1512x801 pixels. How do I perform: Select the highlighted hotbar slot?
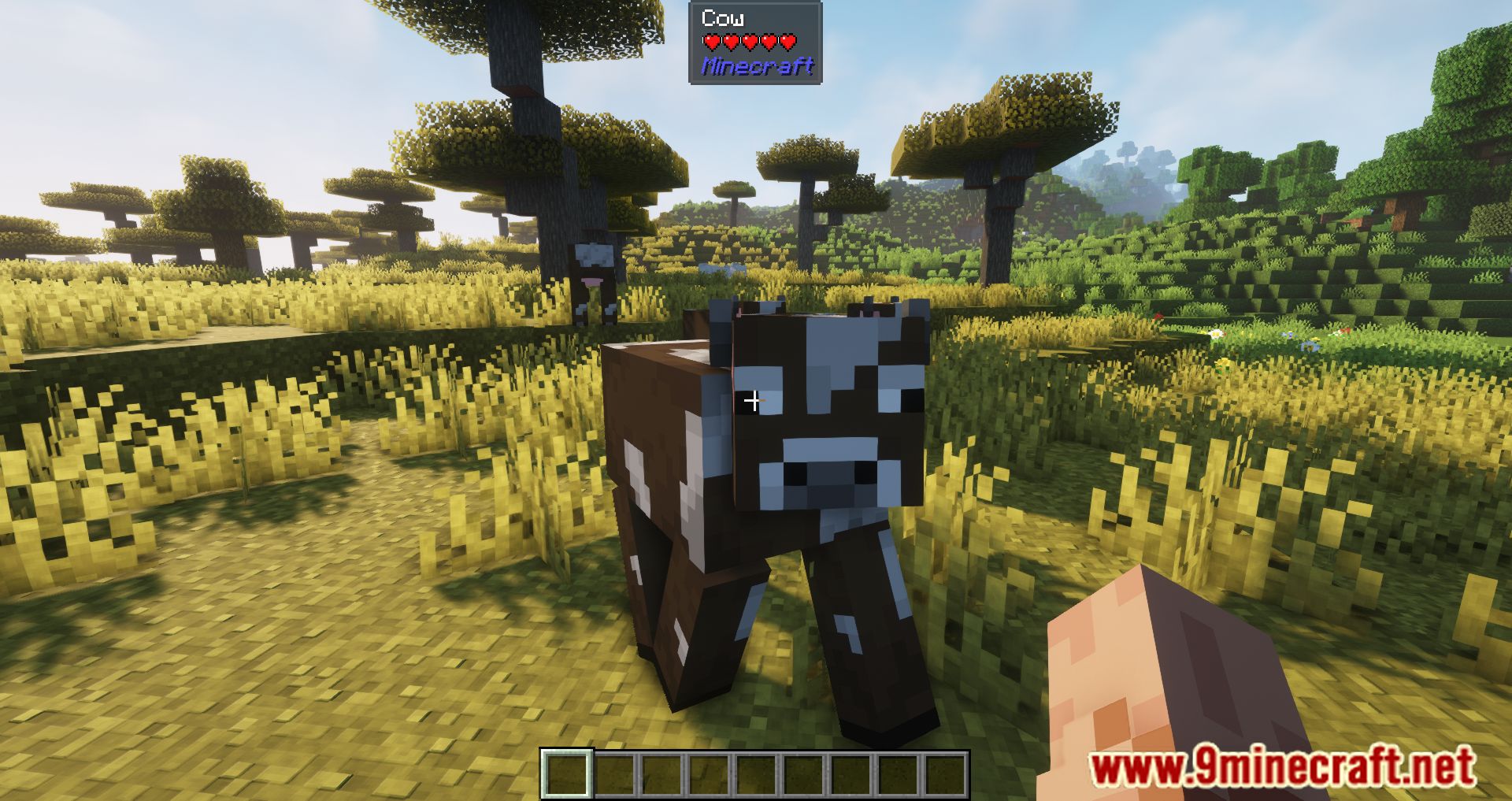pos(566,773)
